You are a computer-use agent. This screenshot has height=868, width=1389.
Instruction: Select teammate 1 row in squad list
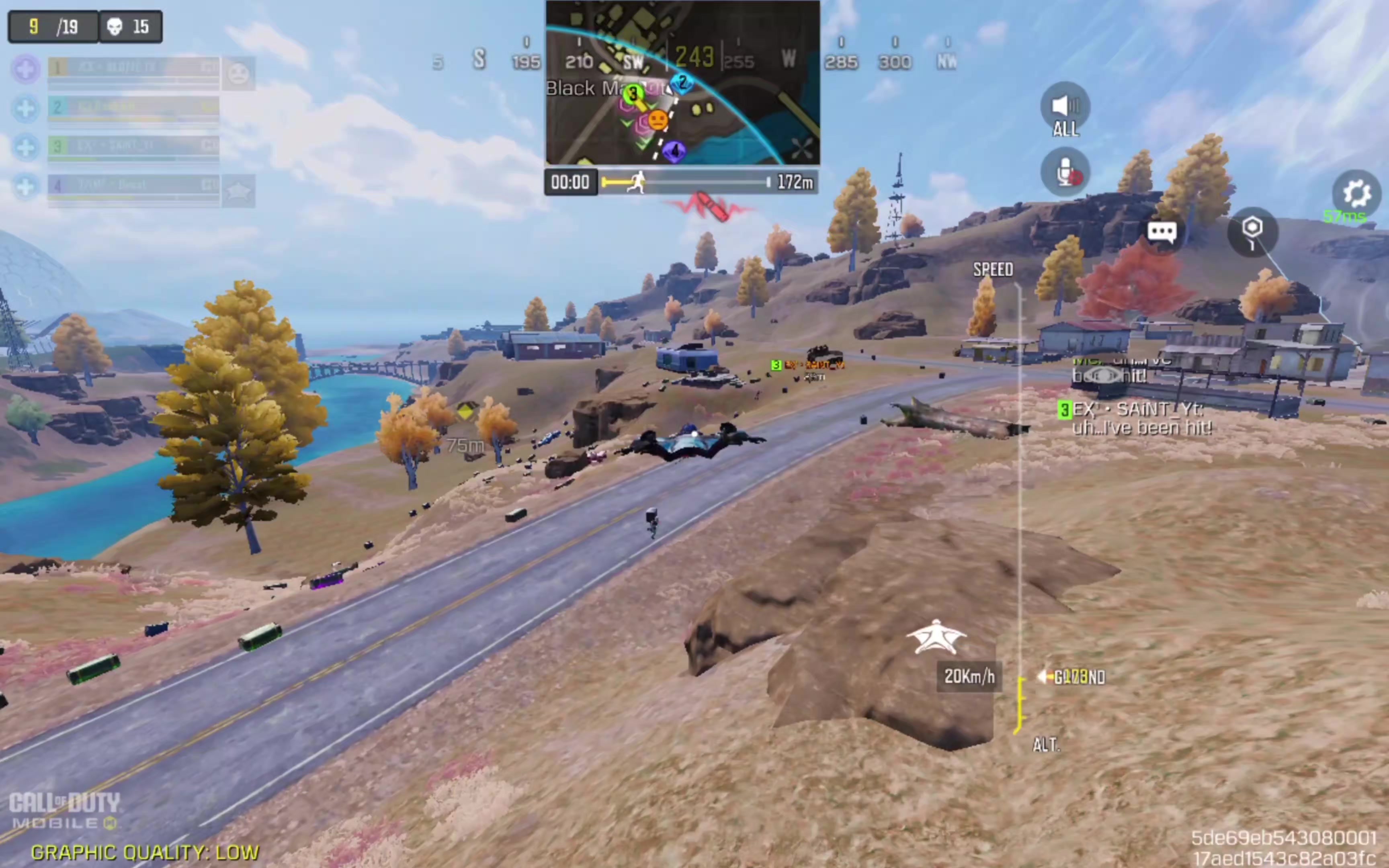coord(133,69)
